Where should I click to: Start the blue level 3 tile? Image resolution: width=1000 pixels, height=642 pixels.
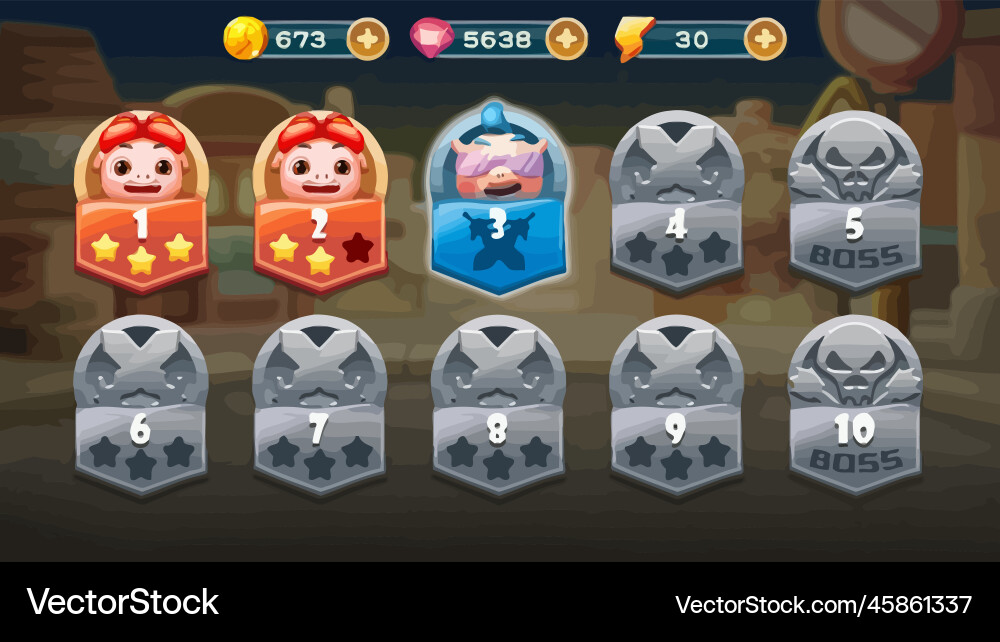coord(497,204)
